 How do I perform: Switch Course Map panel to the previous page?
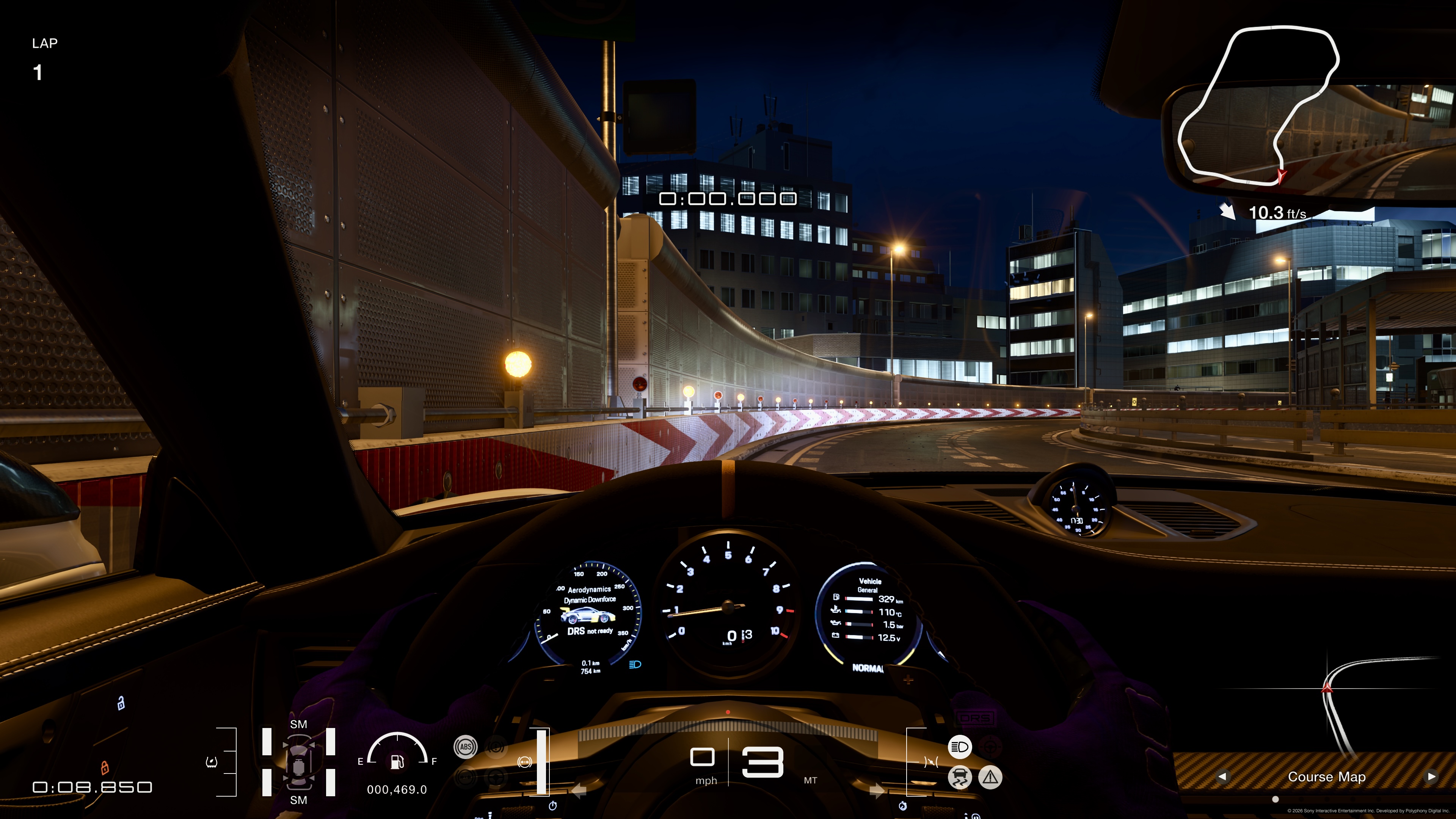[x=1222, y=776]
